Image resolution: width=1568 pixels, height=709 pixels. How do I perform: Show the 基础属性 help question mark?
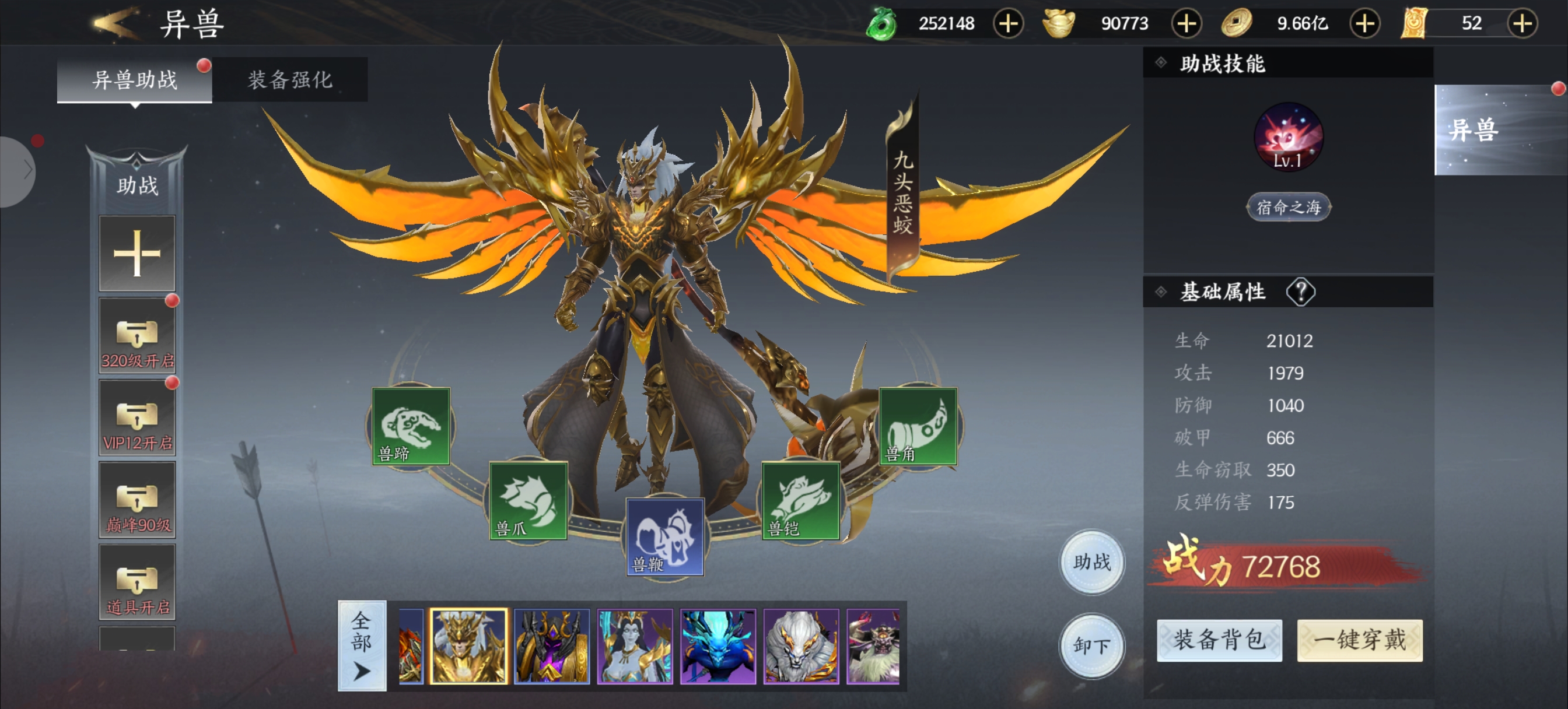pyautogui.click(x=1300, y=292)
